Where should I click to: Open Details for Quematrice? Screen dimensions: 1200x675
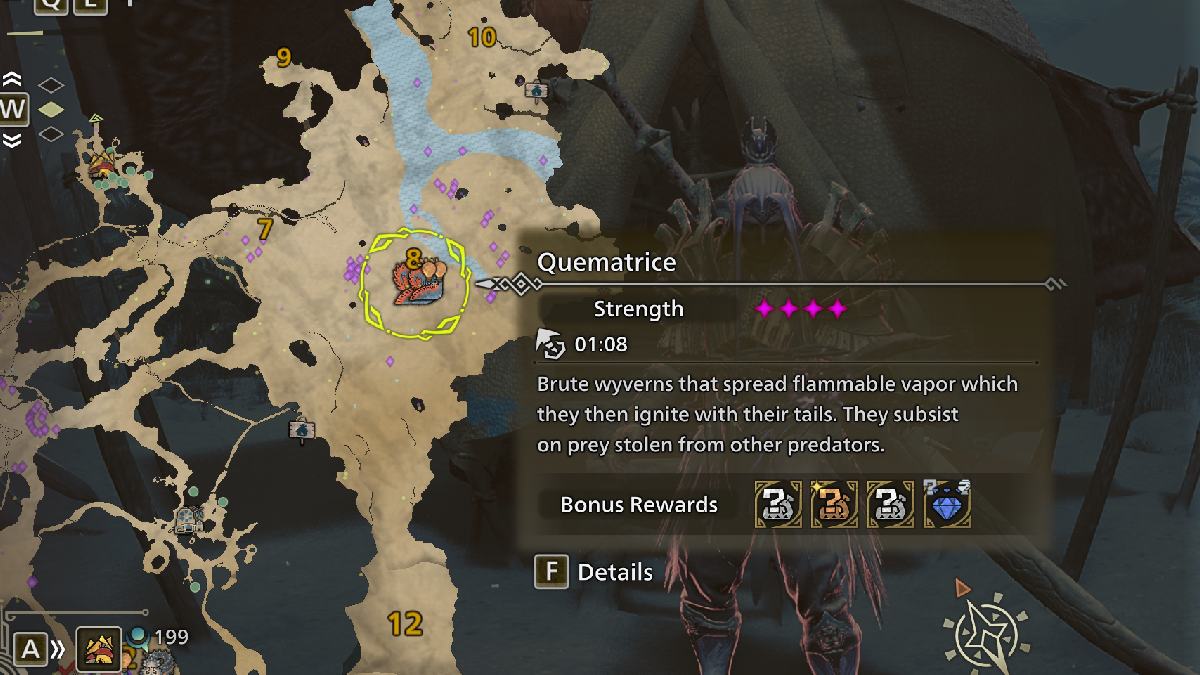[596, 572]
